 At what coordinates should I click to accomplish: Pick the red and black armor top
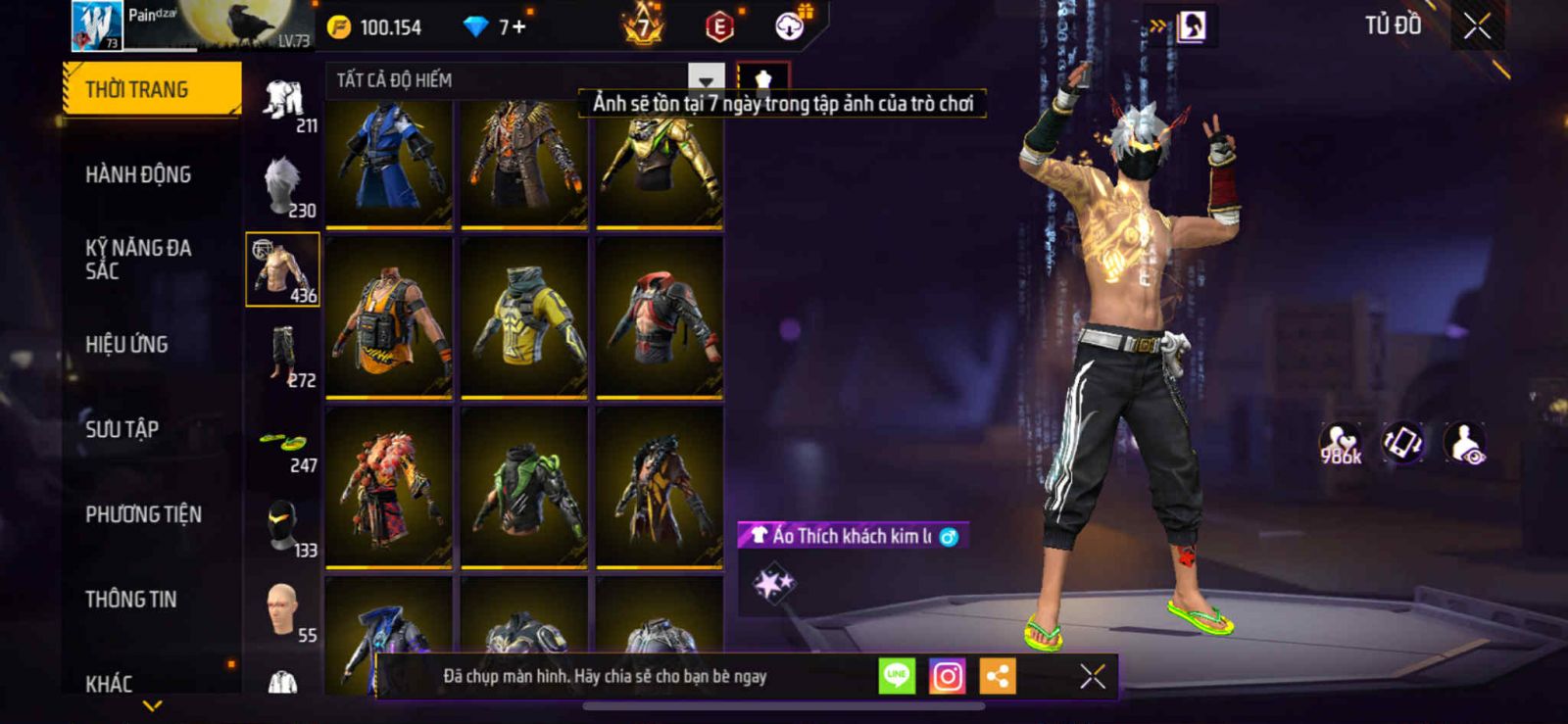pyautogui.click(x=660, y=317)
